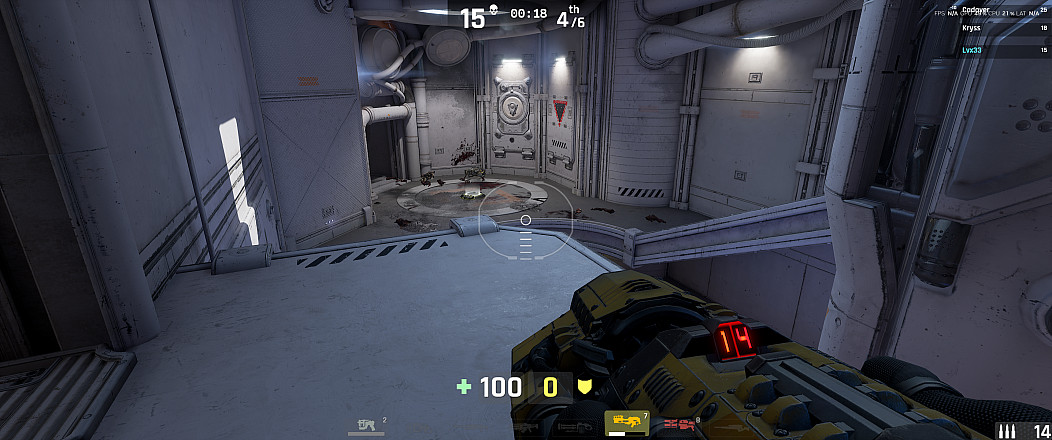
Task: Select the highlighted yellow weapon in slot 7
Action: 627,423
